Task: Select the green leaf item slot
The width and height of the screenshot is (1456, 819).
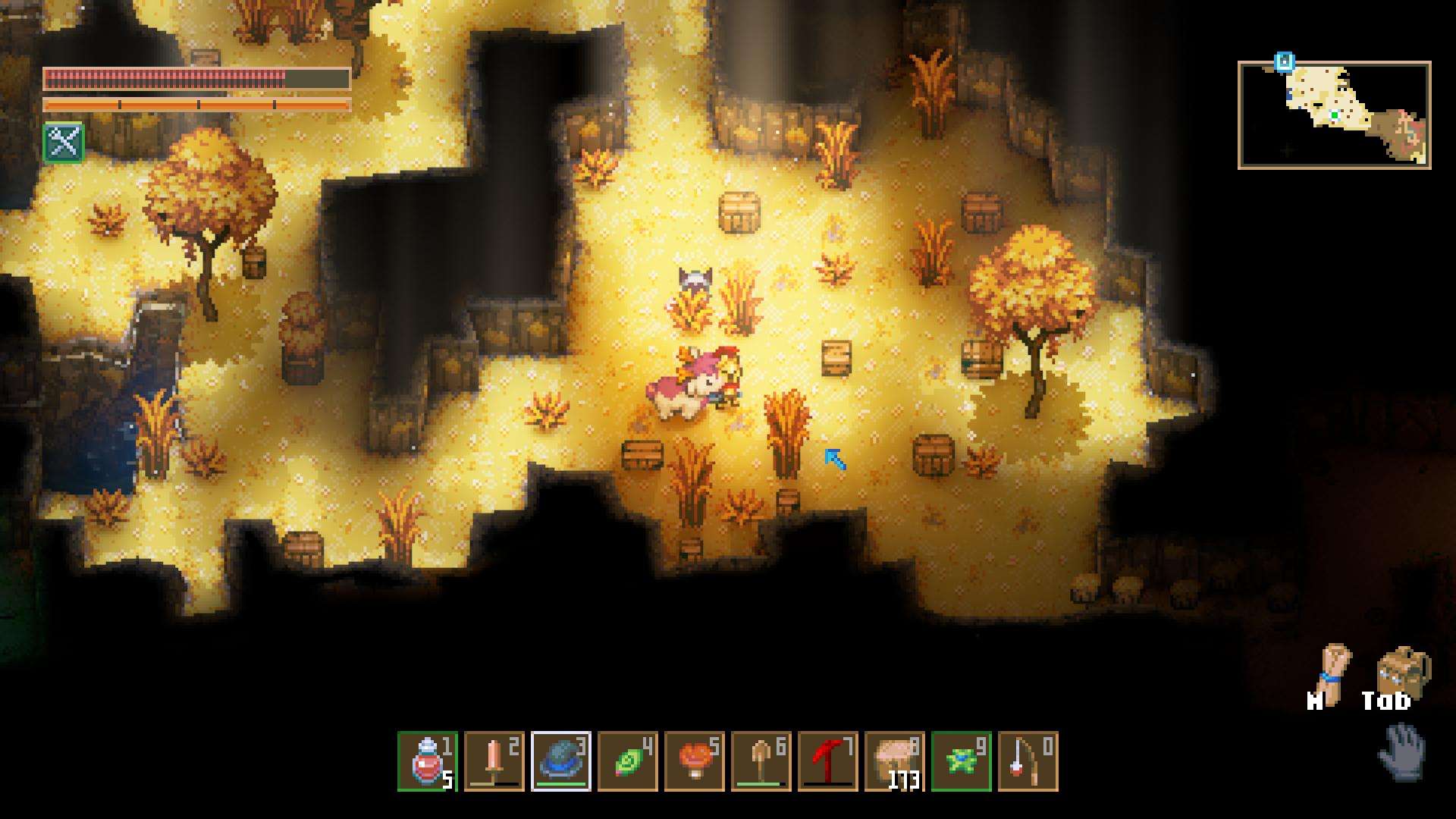Action: coord(628,761)
